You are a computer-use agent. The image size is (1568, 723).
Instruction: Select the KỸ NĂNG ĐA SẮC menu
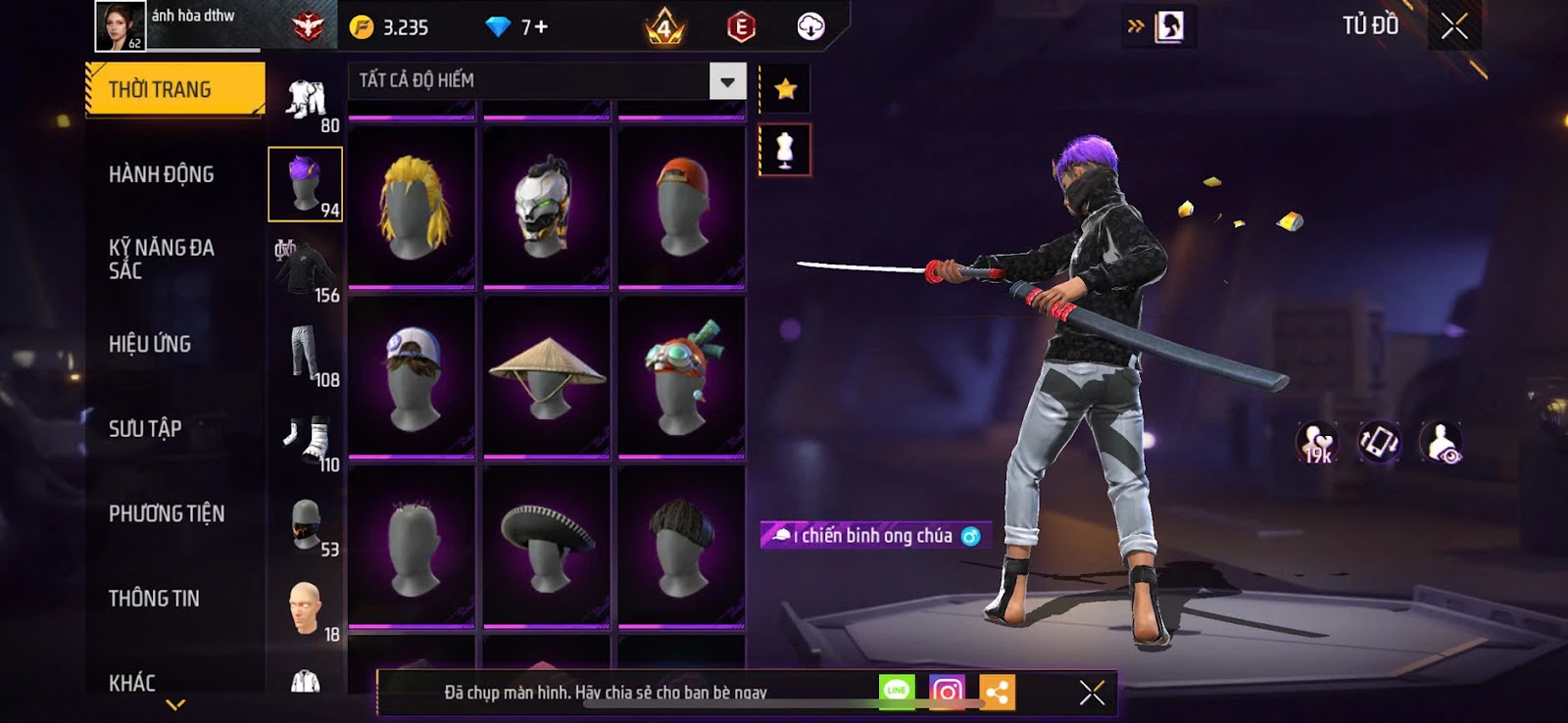point(162,259)
